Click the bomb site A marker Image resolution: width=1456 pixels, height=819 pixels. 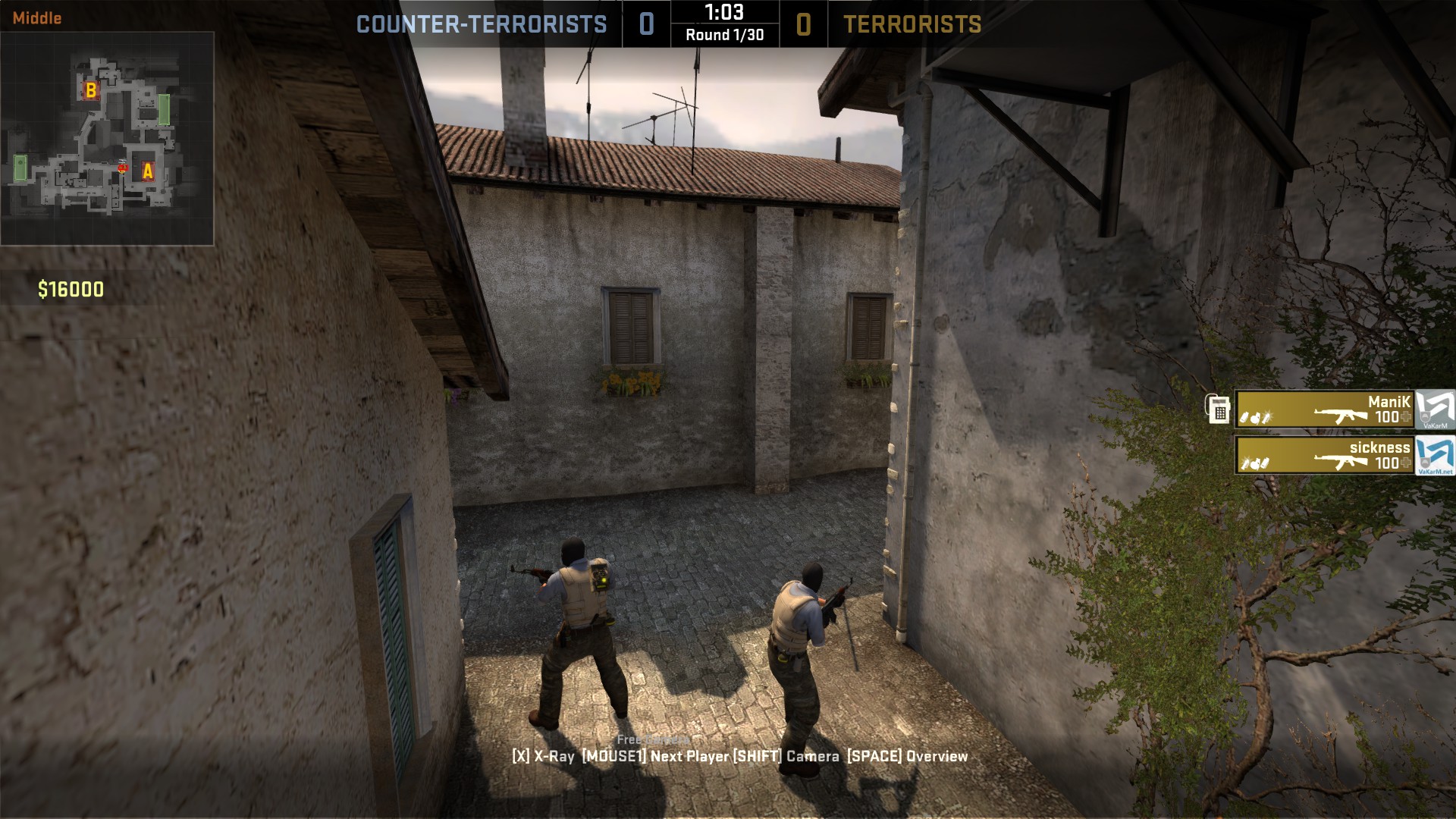148,171
